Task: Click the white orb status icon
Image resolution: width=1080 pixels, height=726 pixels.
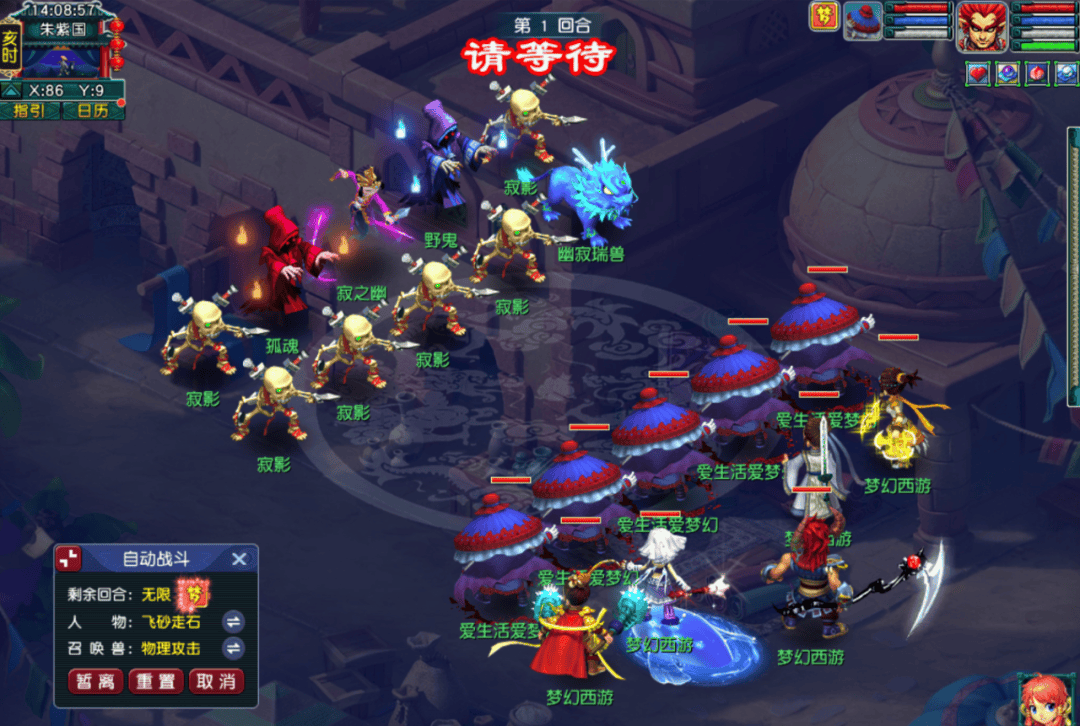Action: tap(1065, 73)
